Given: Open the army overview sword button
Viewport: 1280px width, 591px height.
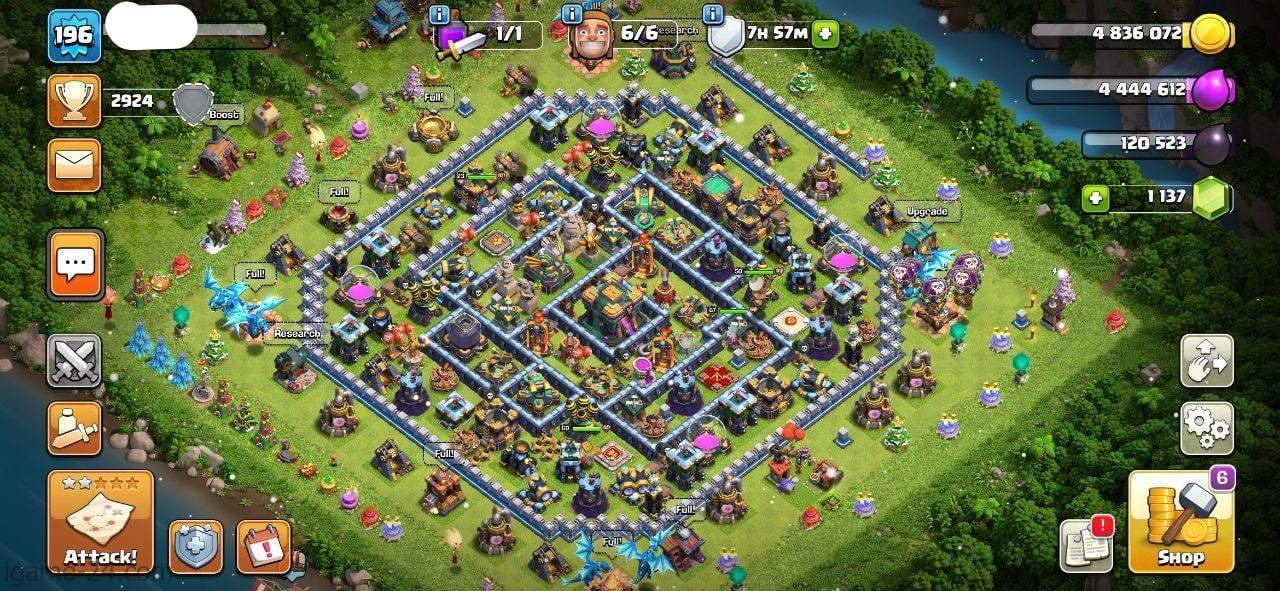Looking at the screenshot, I should click(74, 429).
